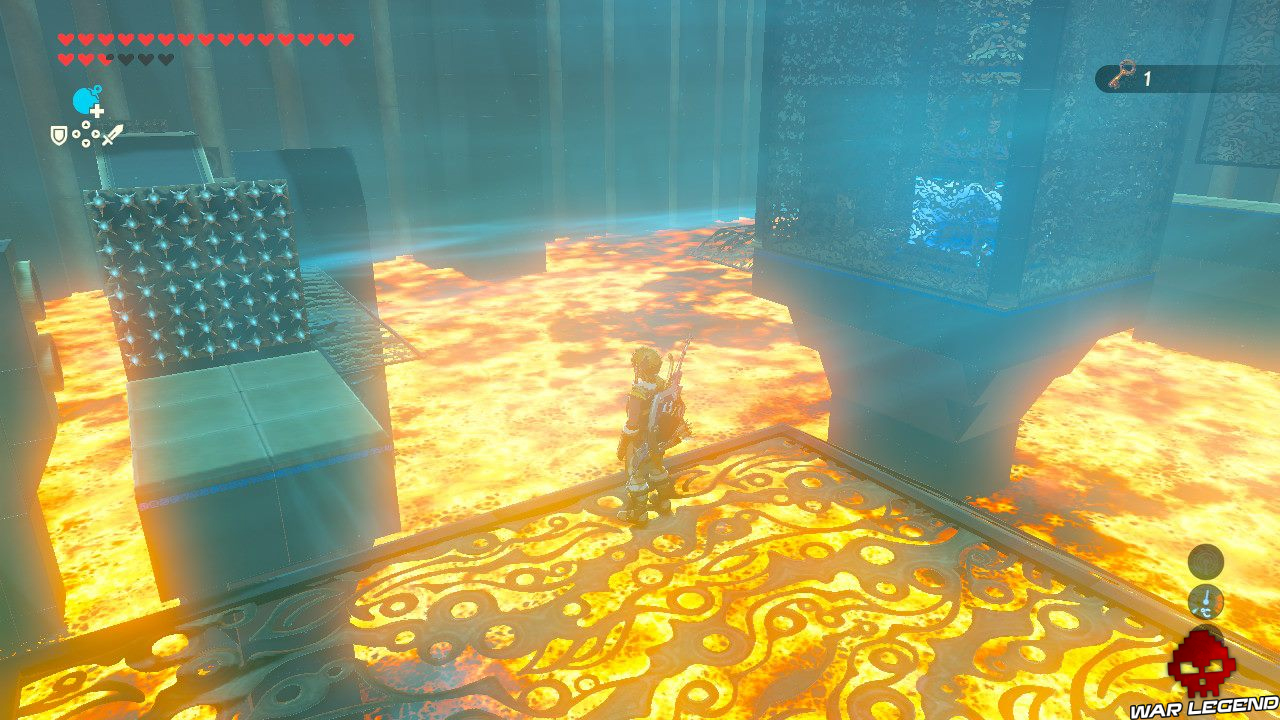Click the plus symbol beside the bomb rune
The height and width of the screenshot is (720, 1280).
click(97, 110)
